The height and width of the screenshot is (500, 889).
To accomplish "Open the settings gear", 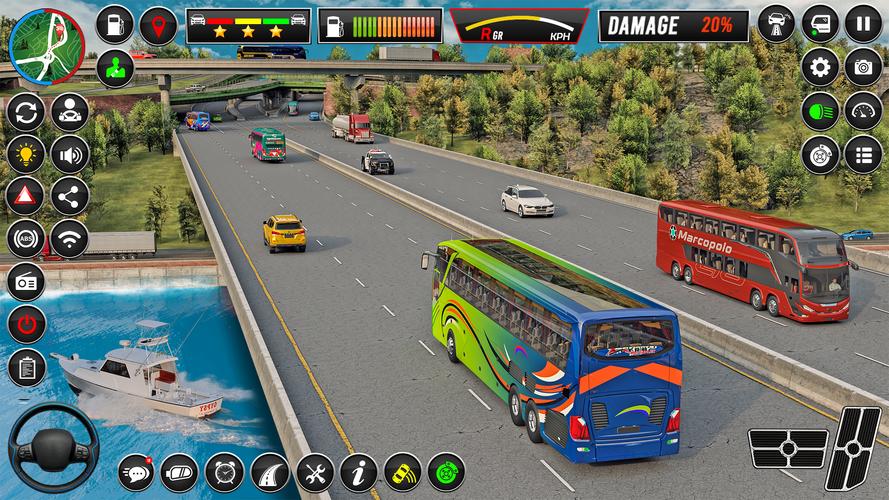I will click(x=820, y=68).
